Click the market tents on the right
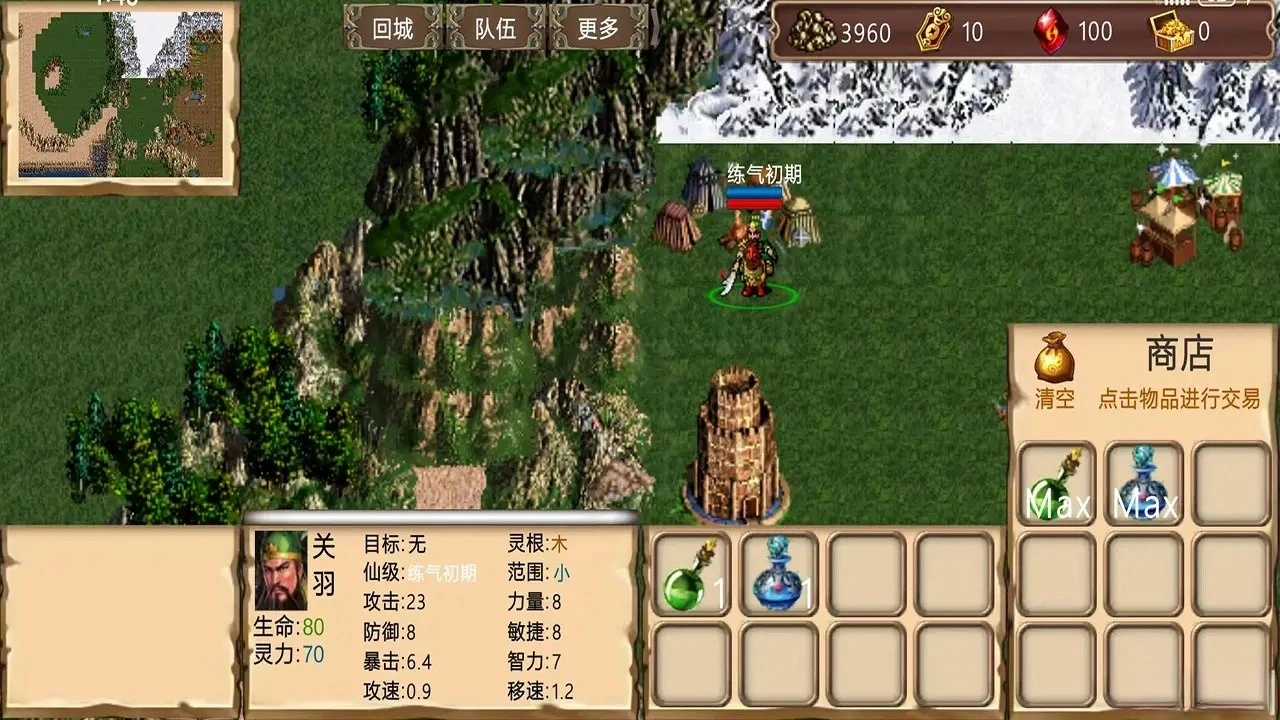The image size is (1280, 720). (x=1180, y=210)
